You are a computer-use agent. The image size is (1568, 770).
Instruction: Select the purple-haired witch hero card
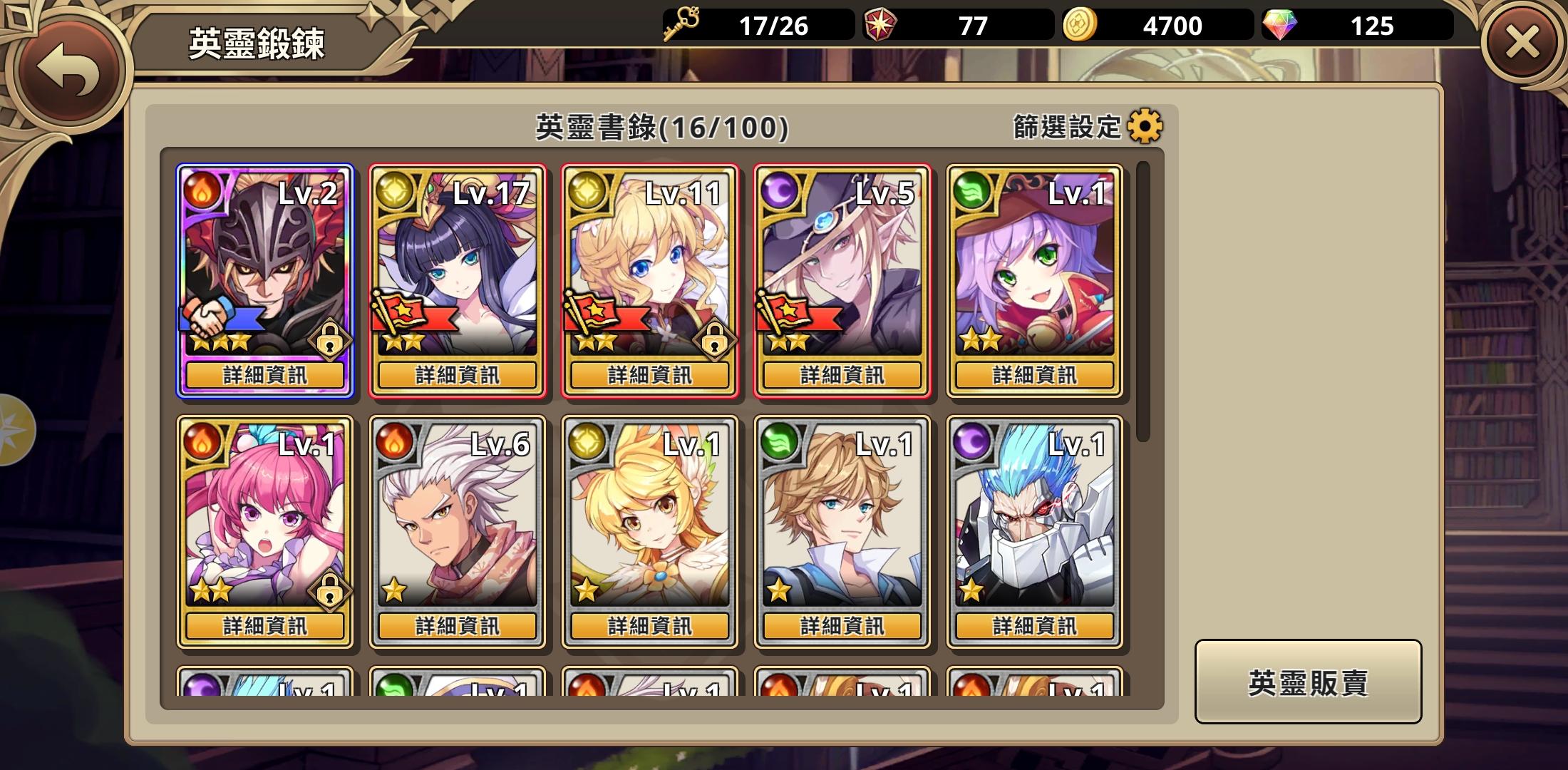tap(1035, 264)
